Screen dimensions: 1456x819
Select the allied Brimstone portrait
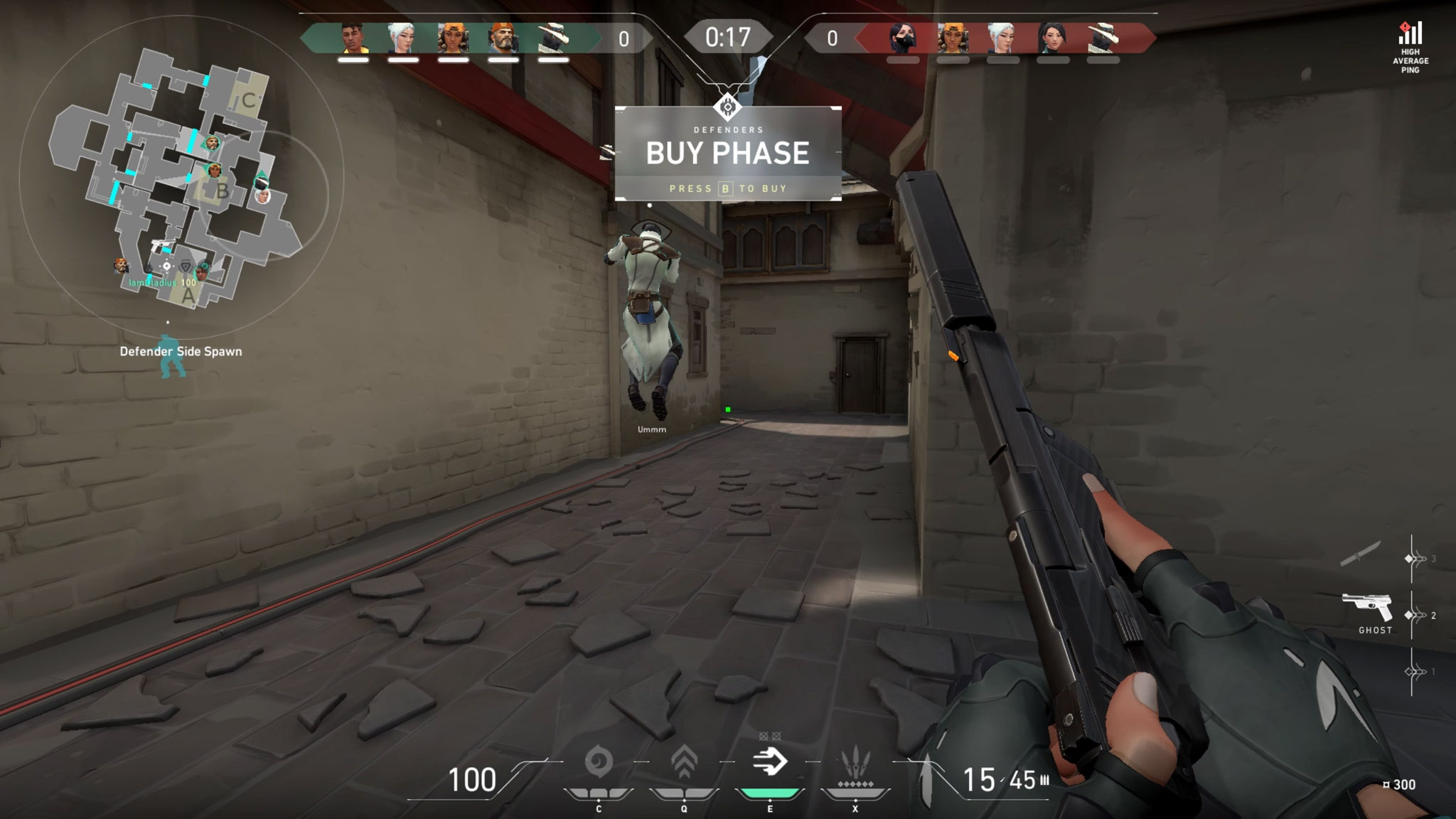coord(503,38)
